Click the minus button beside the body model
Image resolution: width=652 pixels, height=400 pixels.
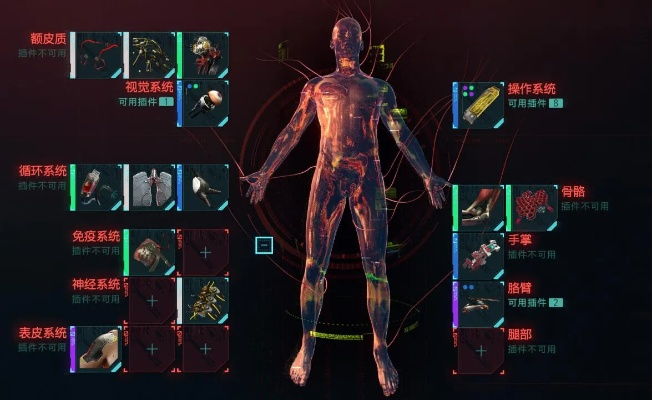point(263,245)
